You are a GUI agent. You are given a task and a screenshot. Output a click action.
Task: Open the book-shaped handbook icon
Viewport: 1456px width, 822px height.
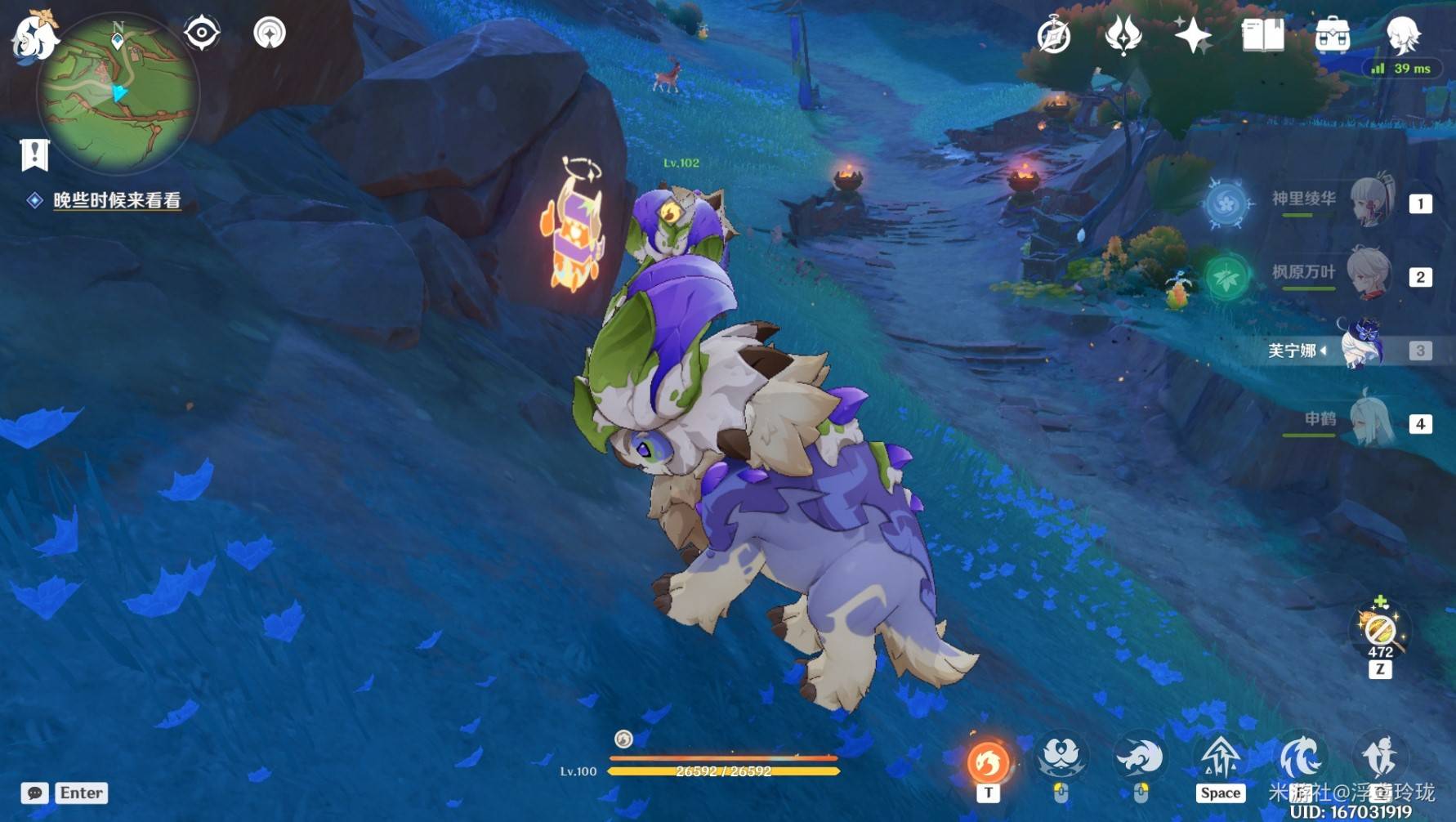point(1262,36)
